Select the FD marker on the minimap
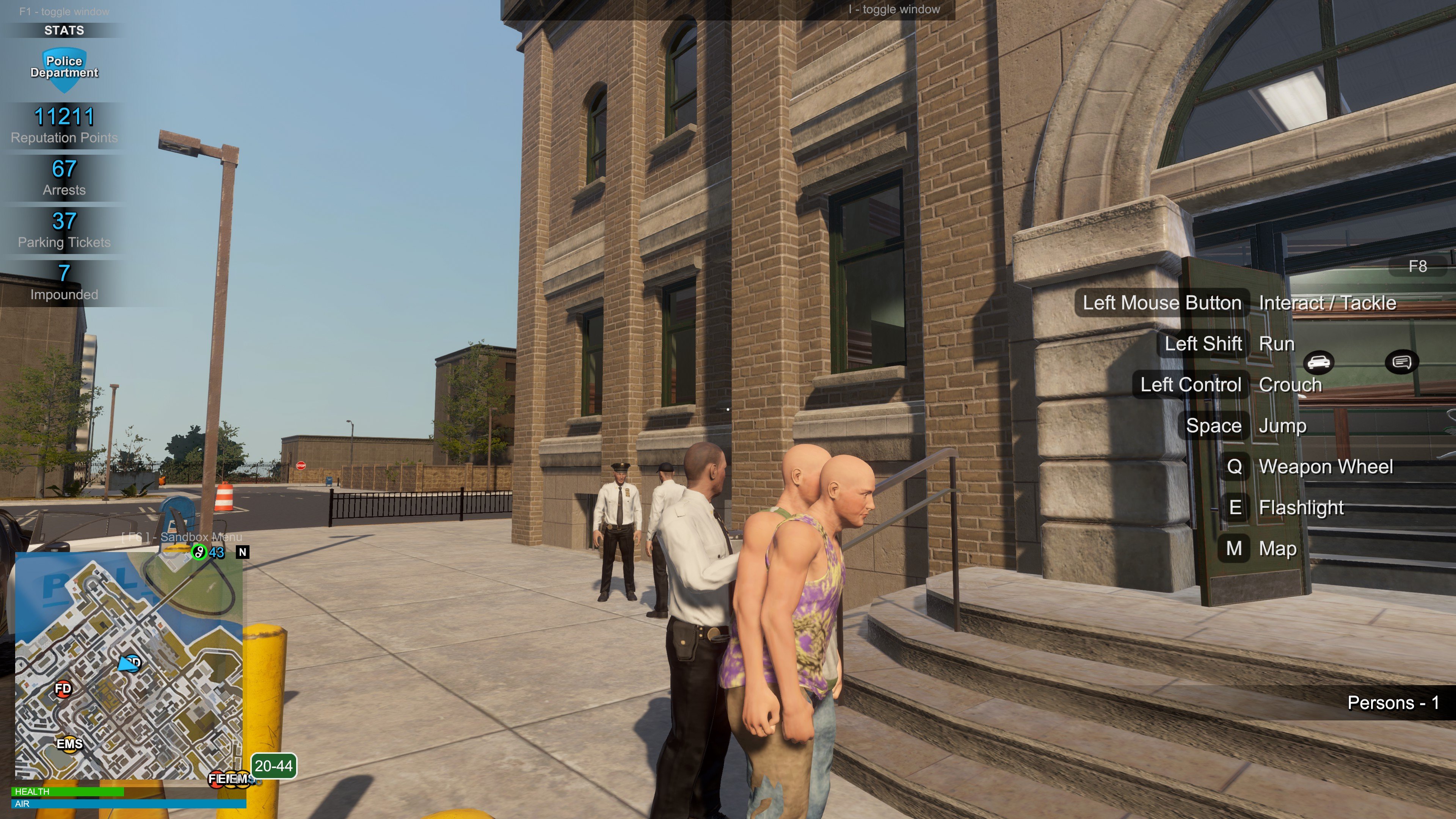Screen dimensions: 1456x819 click(x=63, y=689)
